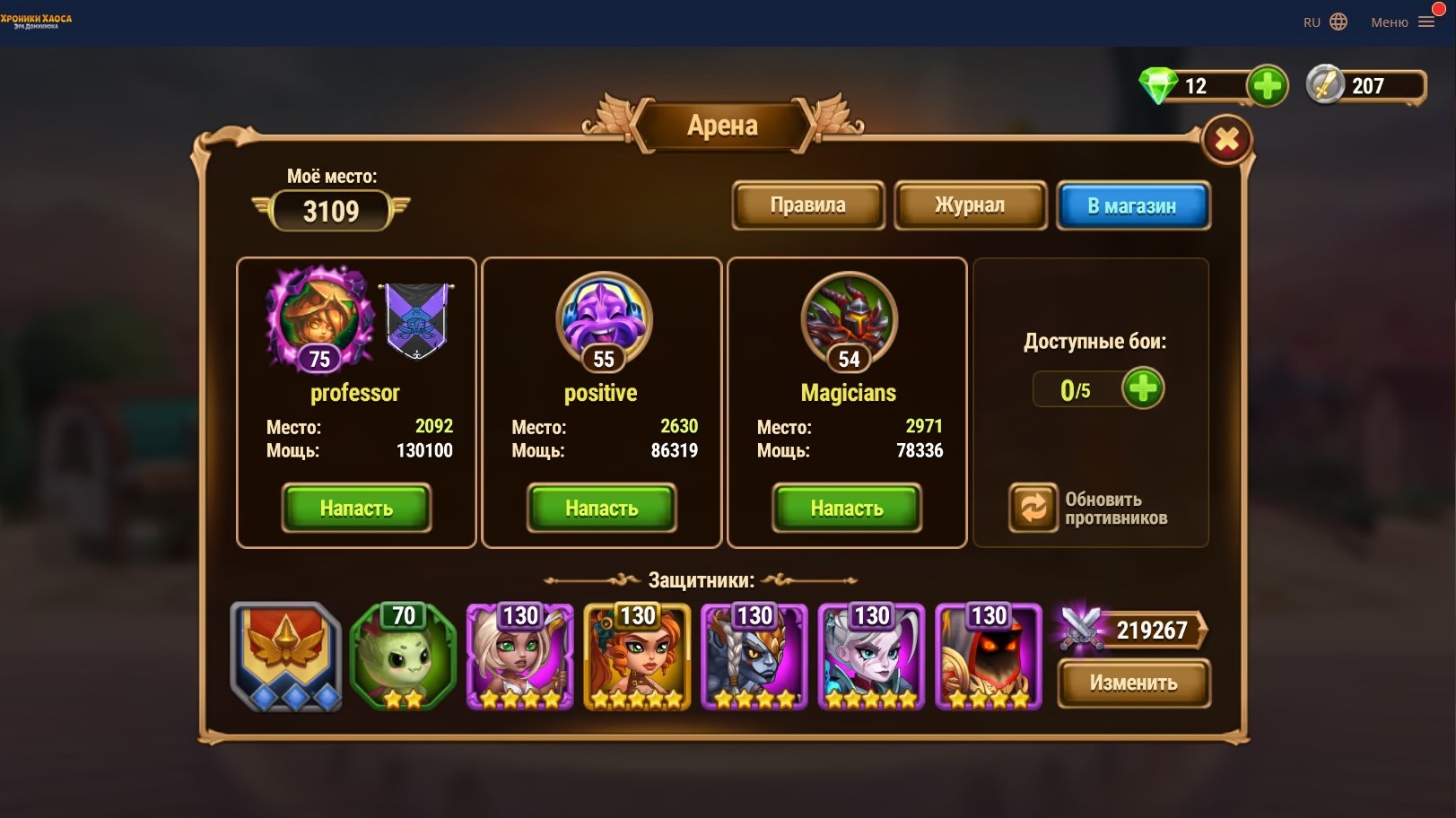This screenshot has height=818, width=1456.
Task: Close the Arena window
Action: point(1226,139)
